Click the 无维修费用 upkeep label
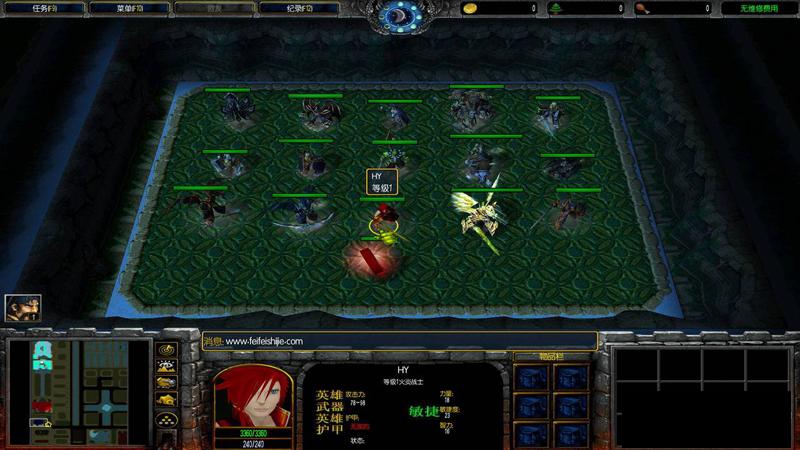This screenshot has width=800, height=450. 759,8
